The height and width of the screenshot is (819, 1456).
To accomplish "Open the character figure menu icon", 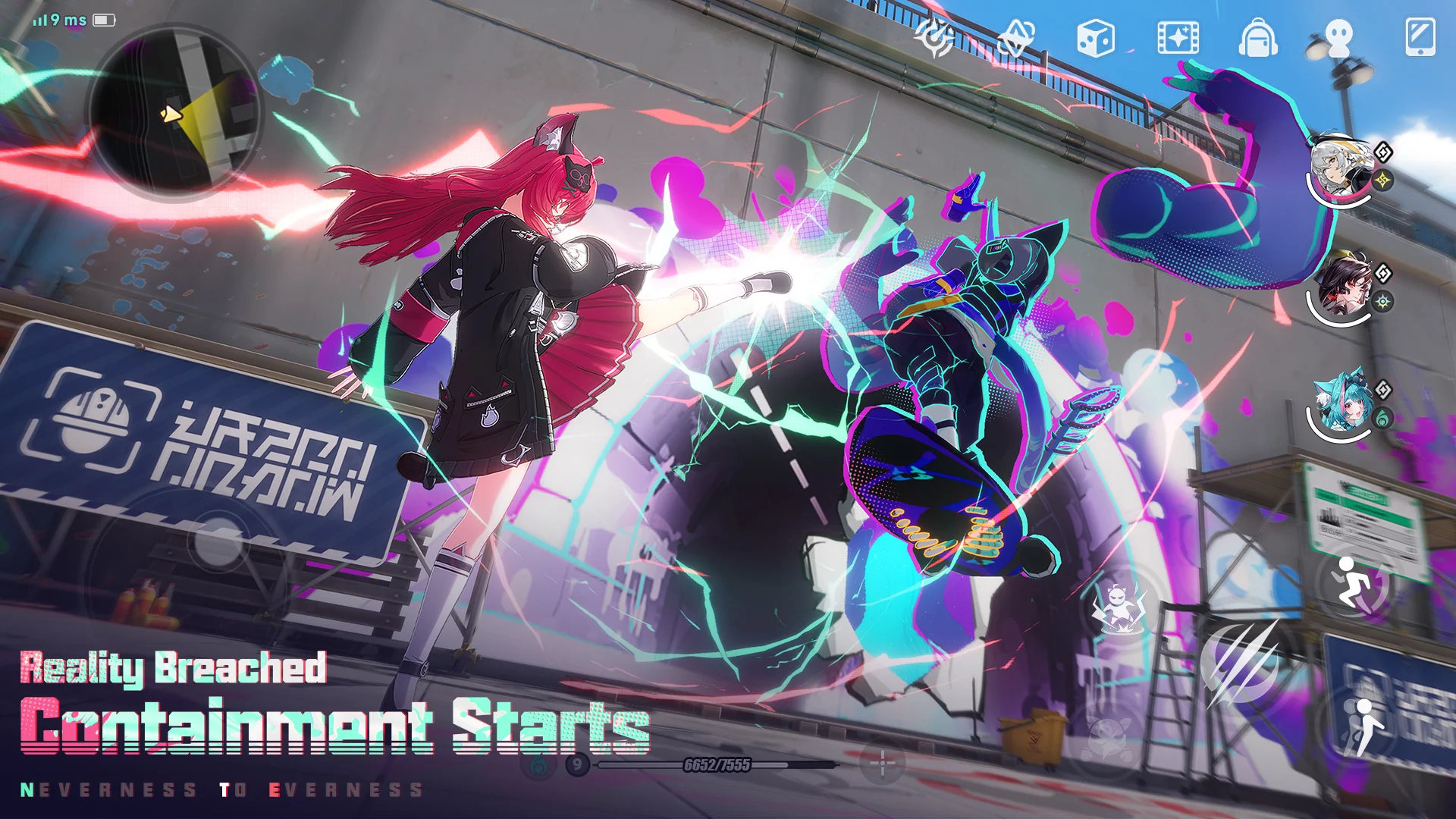I will [1339, 37].
